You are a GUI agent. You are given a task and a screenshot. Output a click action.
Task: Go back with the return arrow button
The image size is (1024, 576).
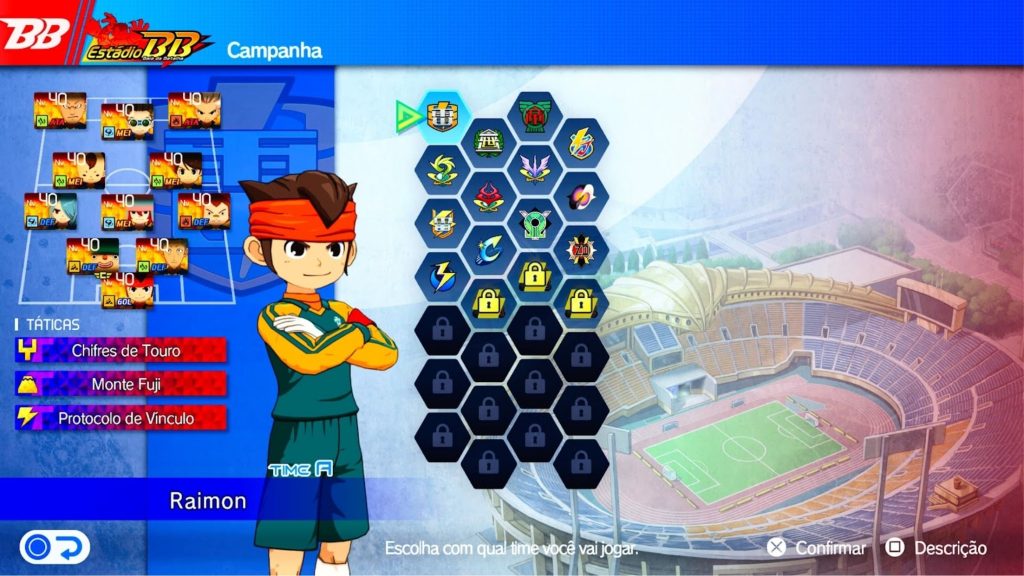pos(55,547)
